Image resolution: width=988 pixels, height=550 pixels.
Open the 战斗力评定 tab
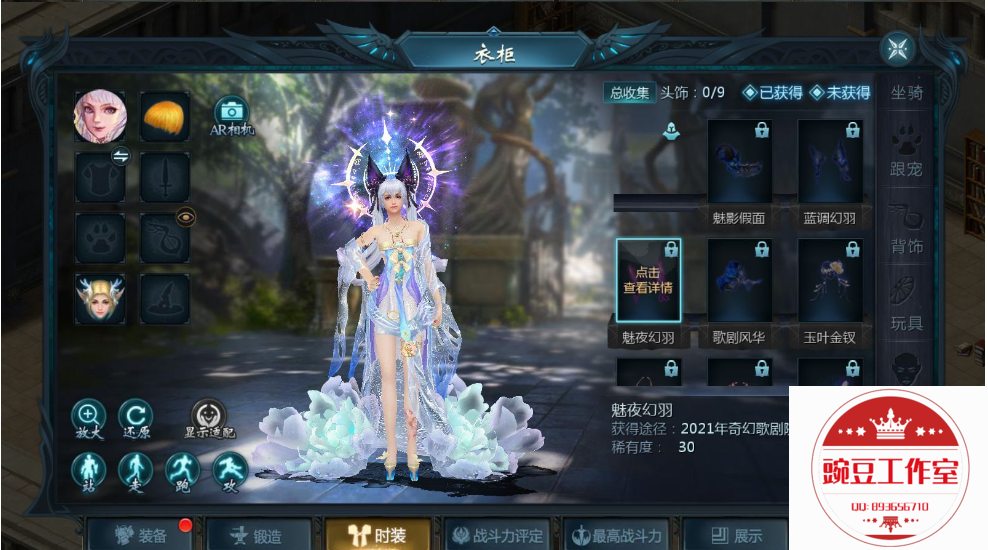click(497, 535)
